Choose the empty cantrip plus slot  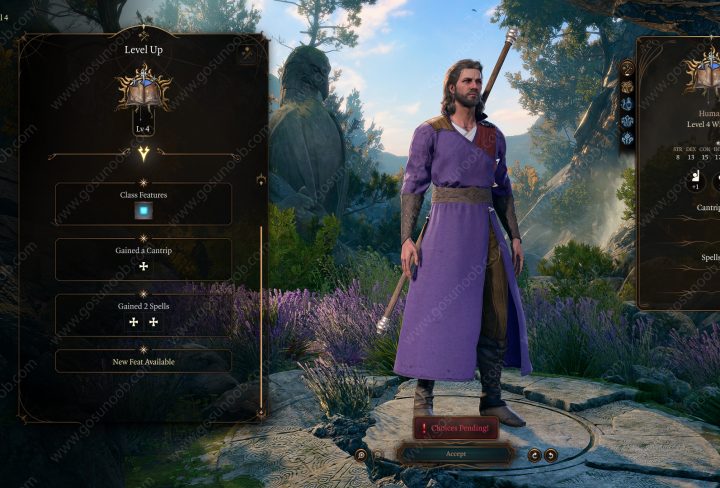(143, 267)
